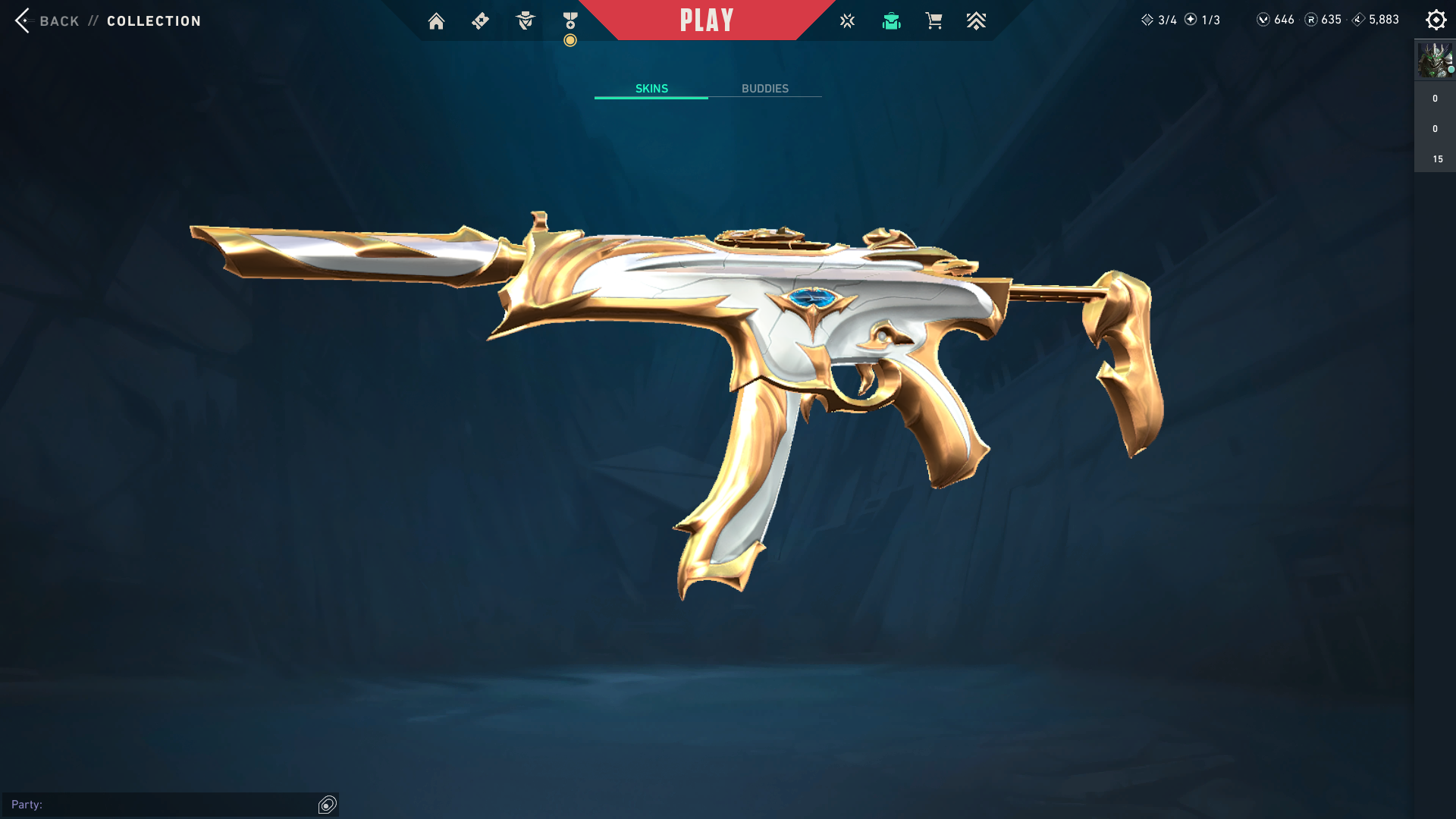Open the Battlepass ticket icon

480,21
